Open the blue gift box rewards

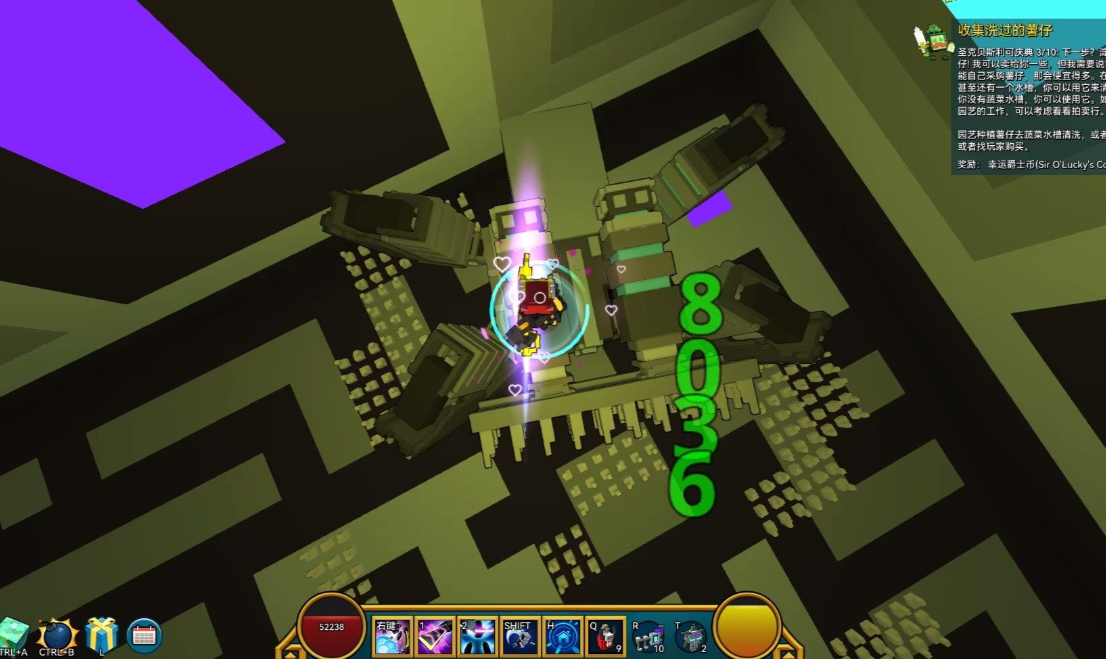pyautogui.click(x=101, y=635)
